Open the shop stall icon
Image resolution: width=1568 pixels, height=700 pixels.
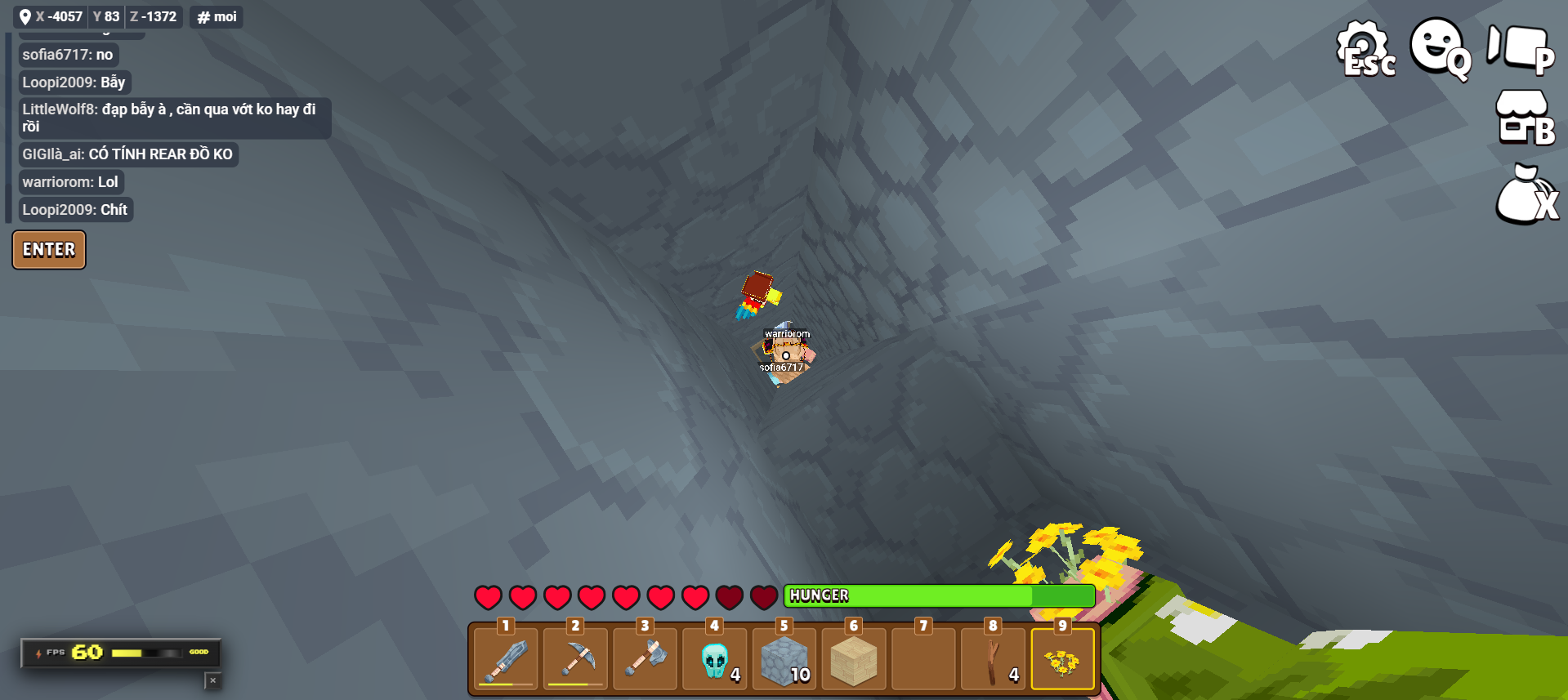[1523, 118]
